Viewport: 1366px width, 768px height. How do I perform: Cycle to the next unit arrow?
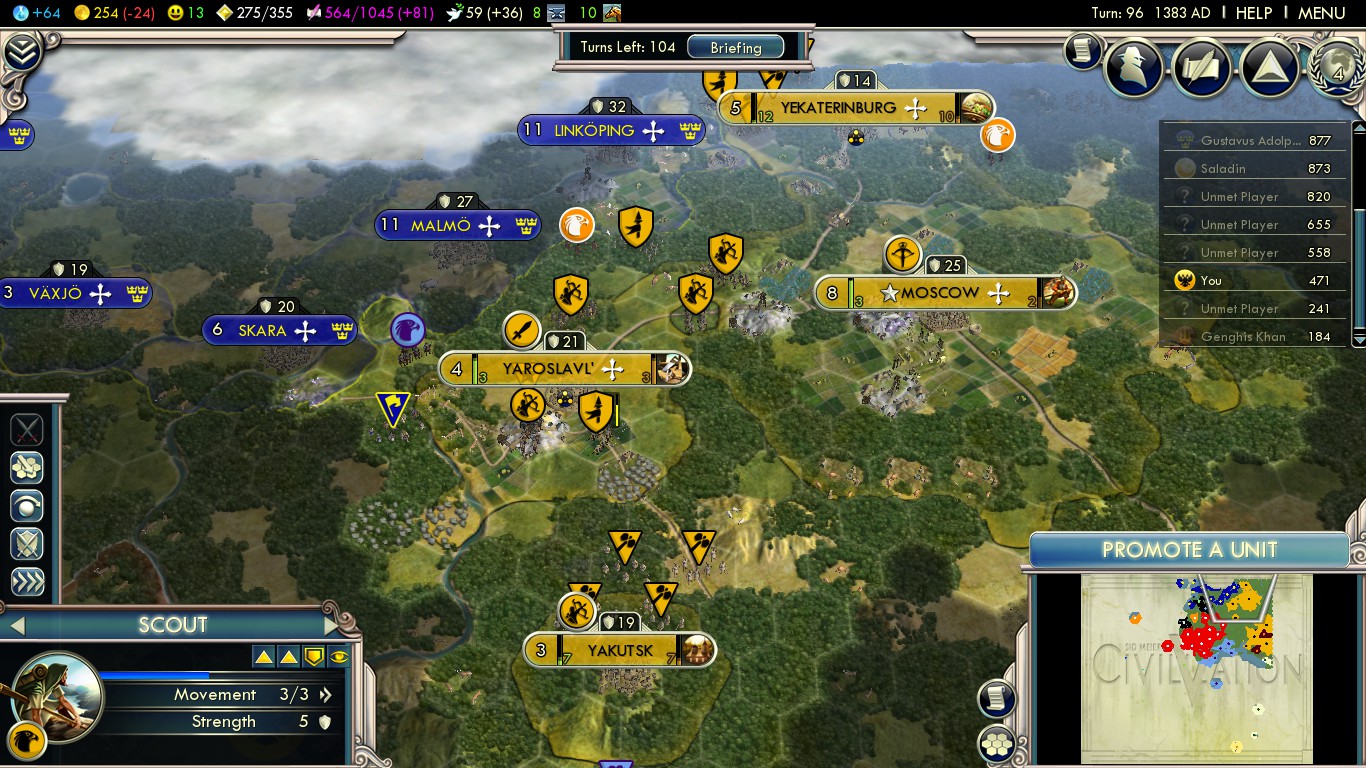point(333,626)
